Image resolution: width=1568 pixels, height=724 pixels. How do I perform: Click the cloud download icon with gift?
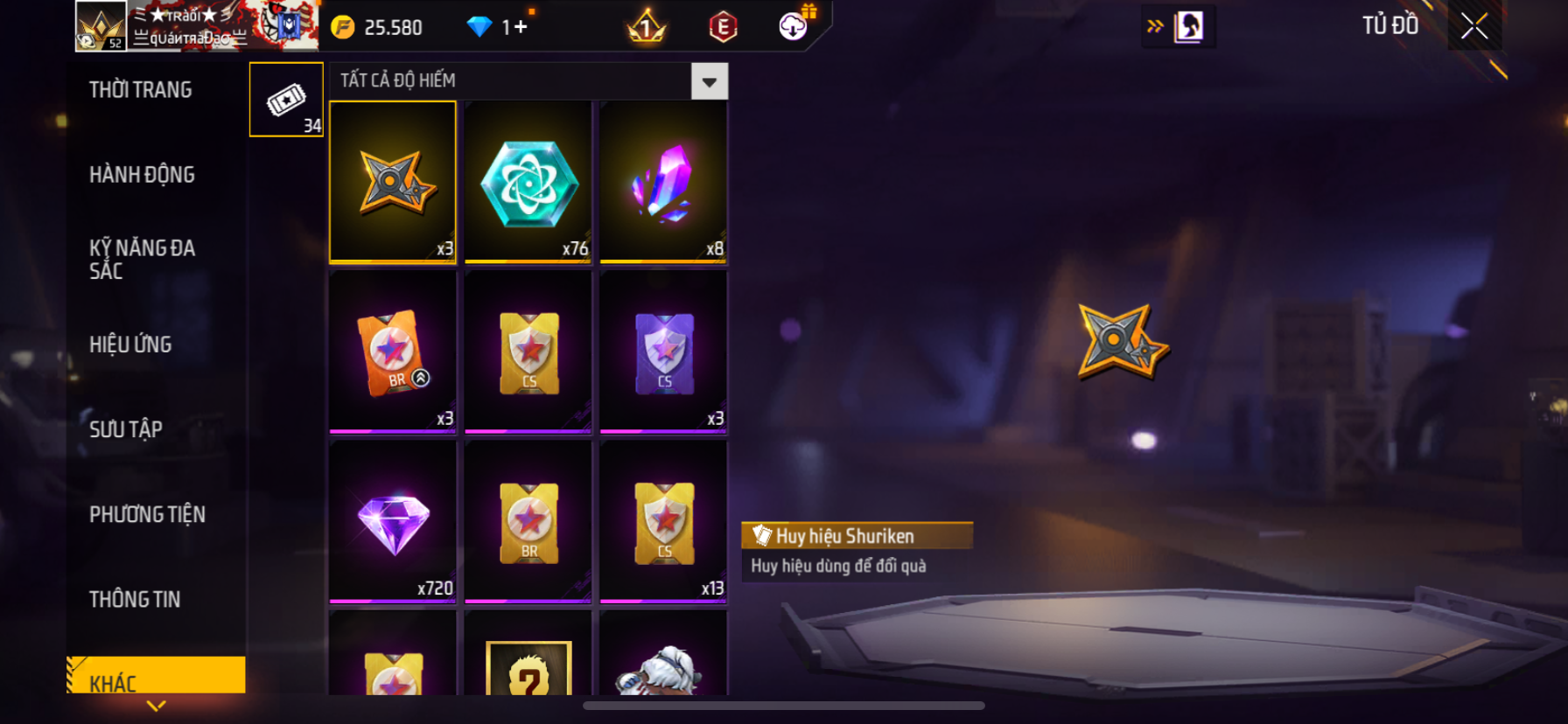pyautogui.click(x=794, y=26)
